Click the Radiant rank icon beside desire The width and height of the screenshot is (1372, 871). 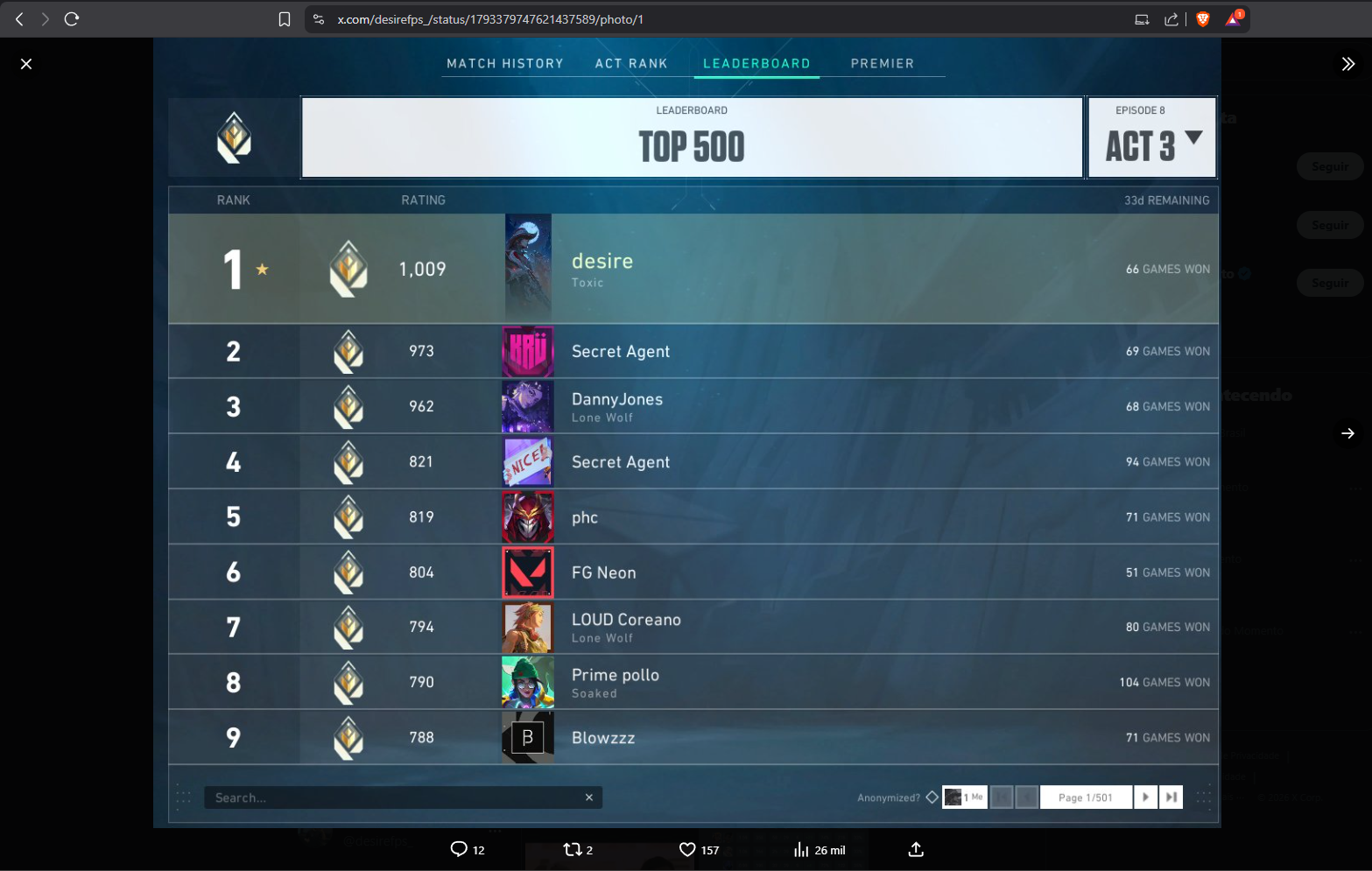point(349,269)
